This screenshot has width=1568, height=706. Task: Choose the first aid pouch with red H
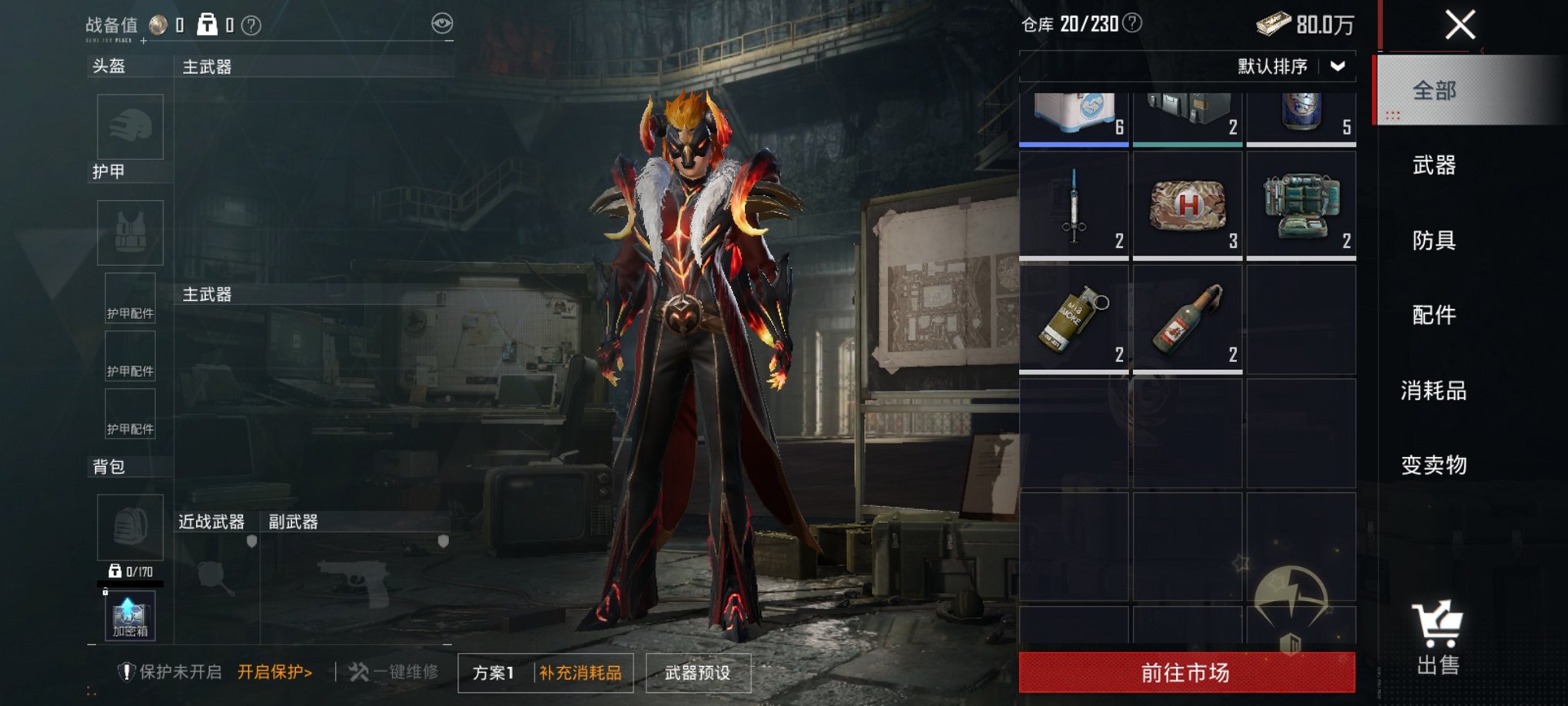(x=1187, y=205)
